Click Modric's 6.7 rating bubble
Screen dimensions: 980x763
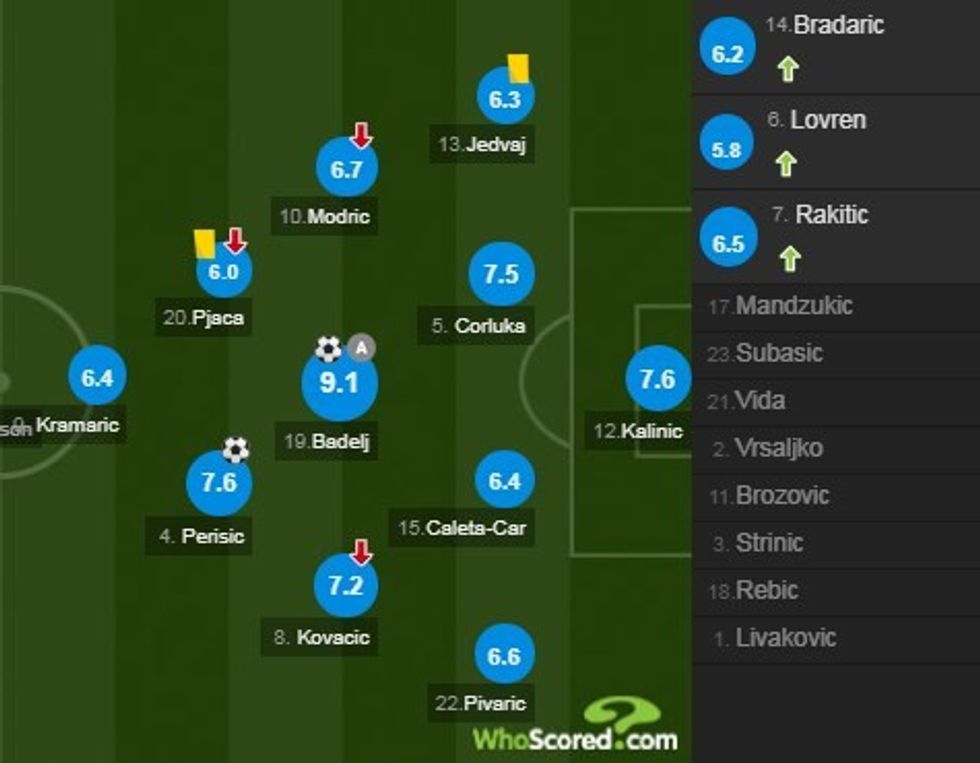click(346, 169)
